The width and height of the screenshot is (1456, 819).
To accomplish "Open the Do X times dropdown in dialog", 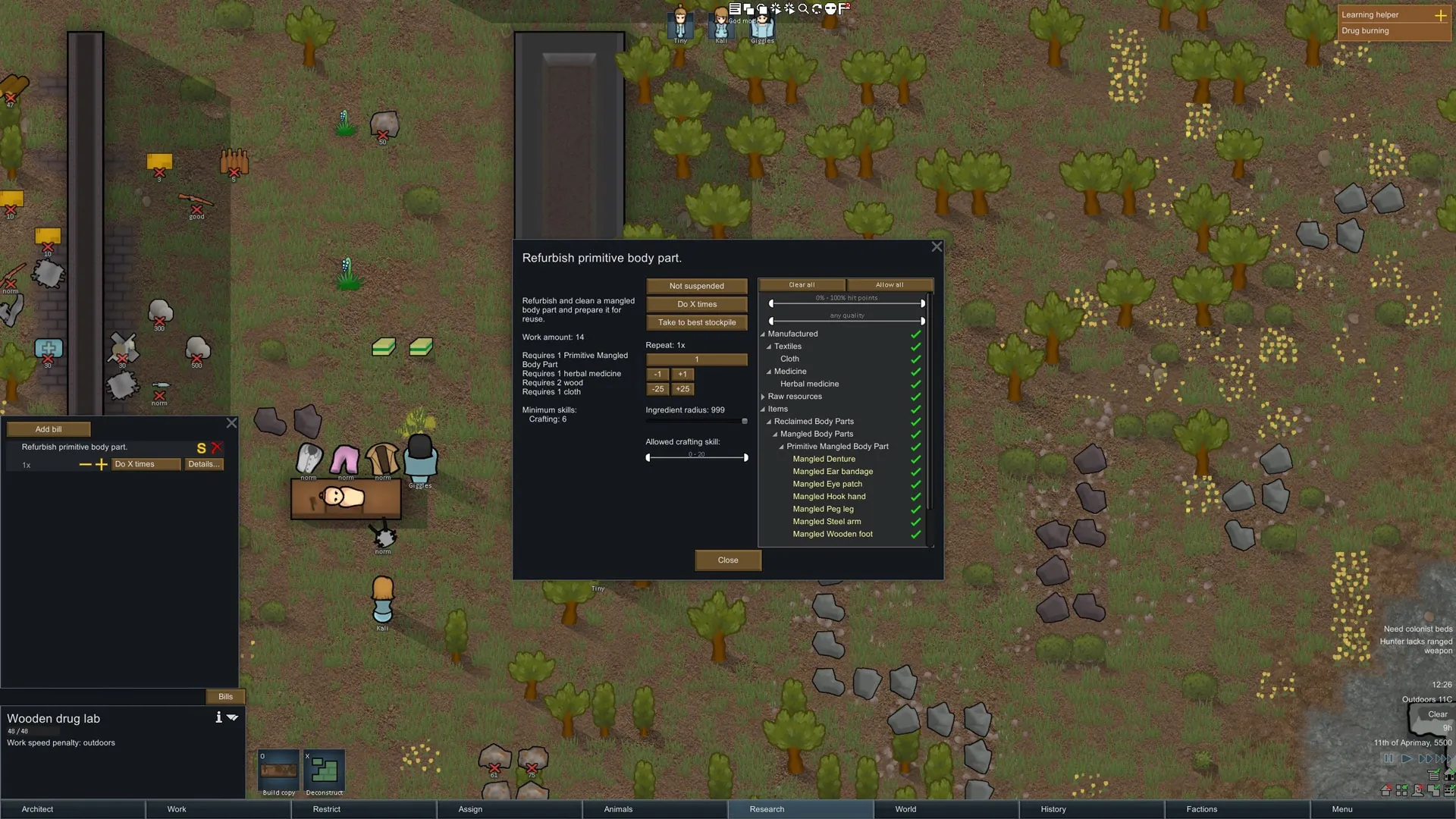I will tap(696, 304).
